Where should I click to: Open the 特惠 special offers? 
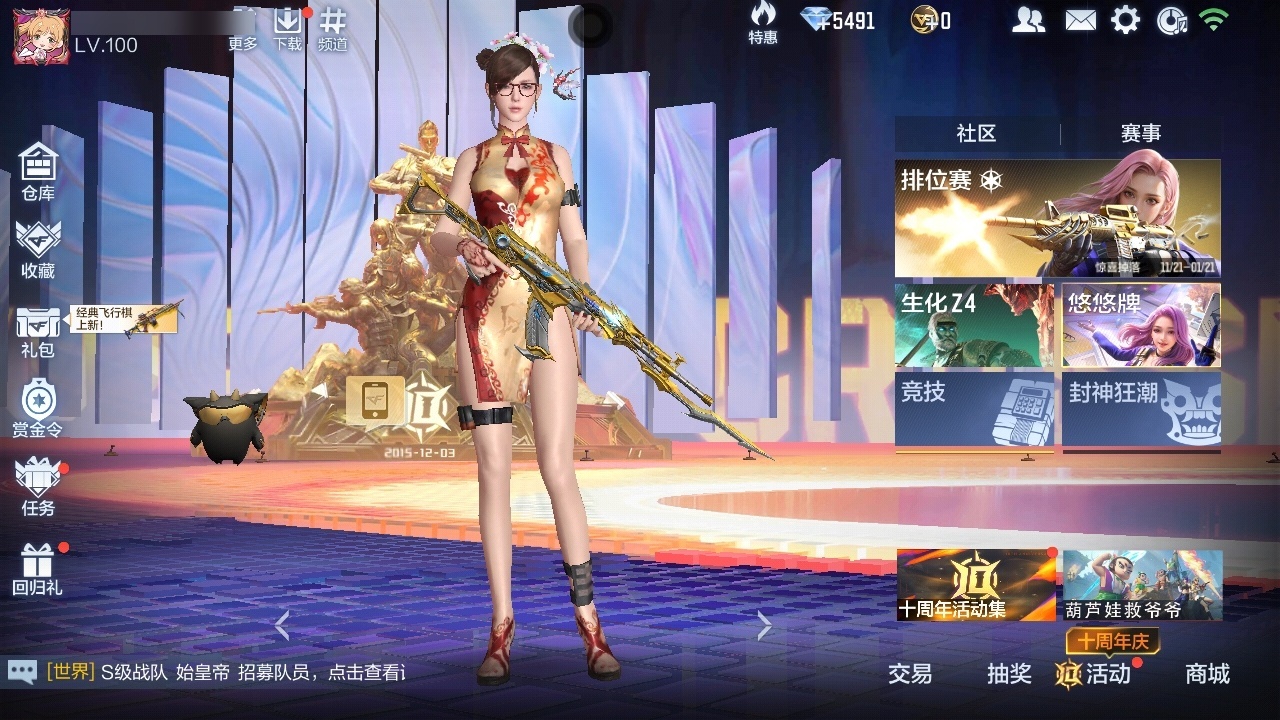pyautogui.click(x=763, y=23)
